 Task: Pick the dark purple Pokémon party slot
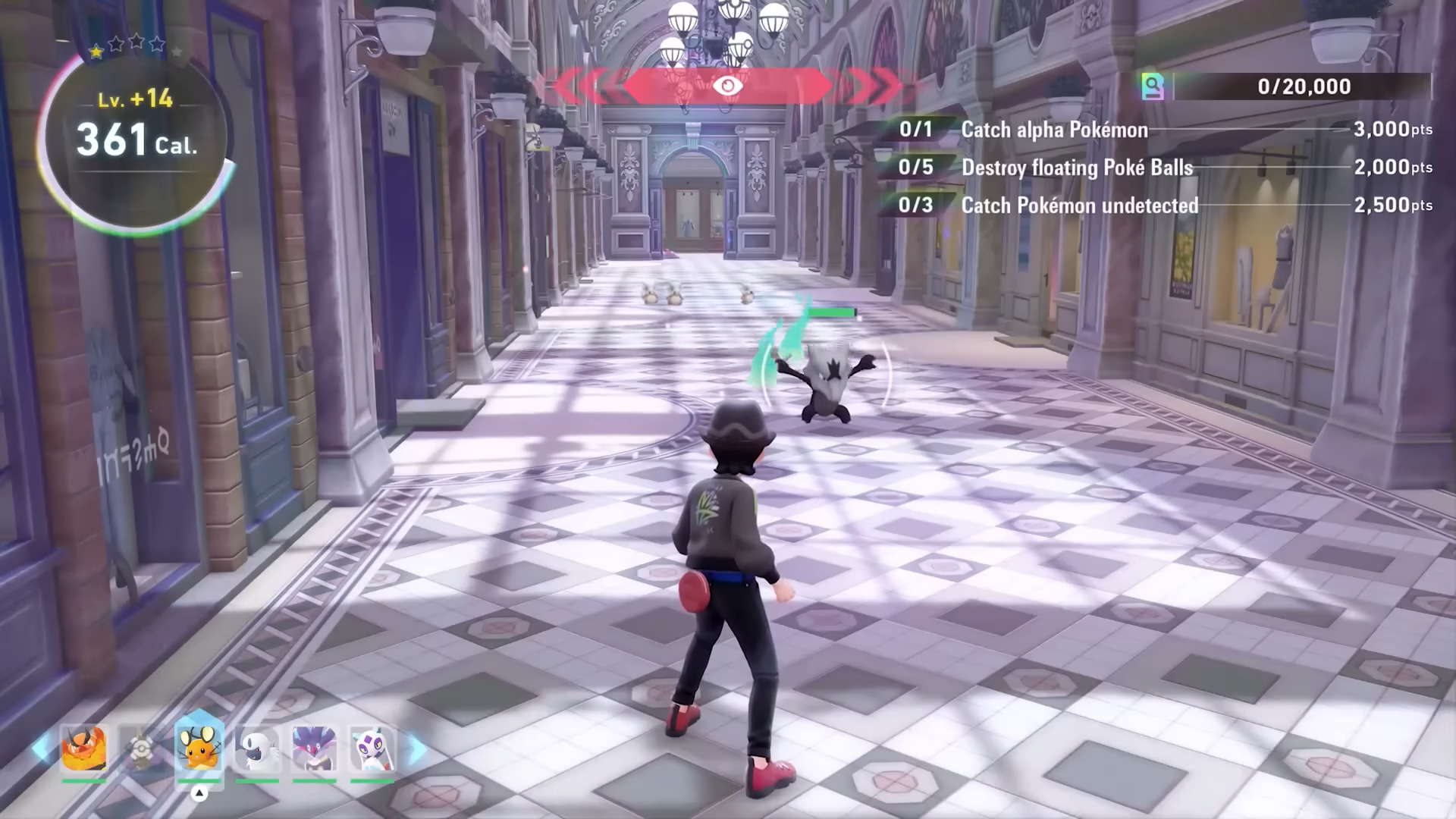pyautogui.click(x=314, y=748)
